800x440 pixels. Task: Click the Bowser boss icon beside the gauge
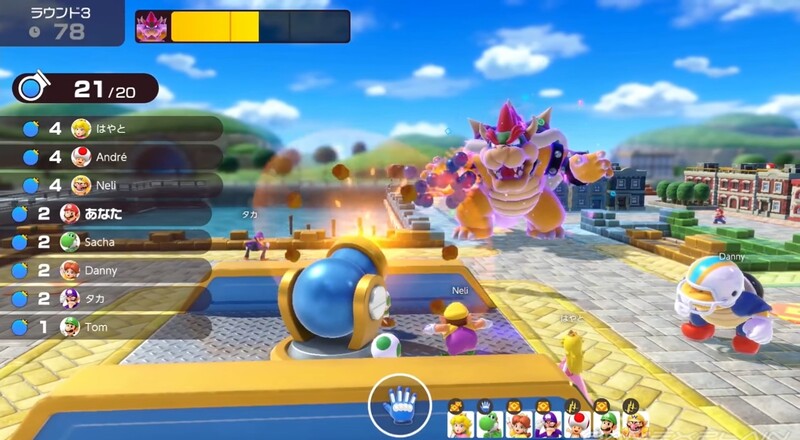pyautogui.click(x=153, y=26)
